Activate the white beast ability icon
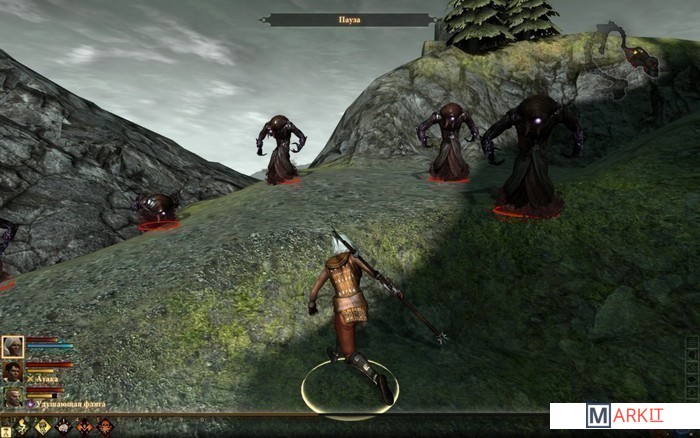 [64, 427]
